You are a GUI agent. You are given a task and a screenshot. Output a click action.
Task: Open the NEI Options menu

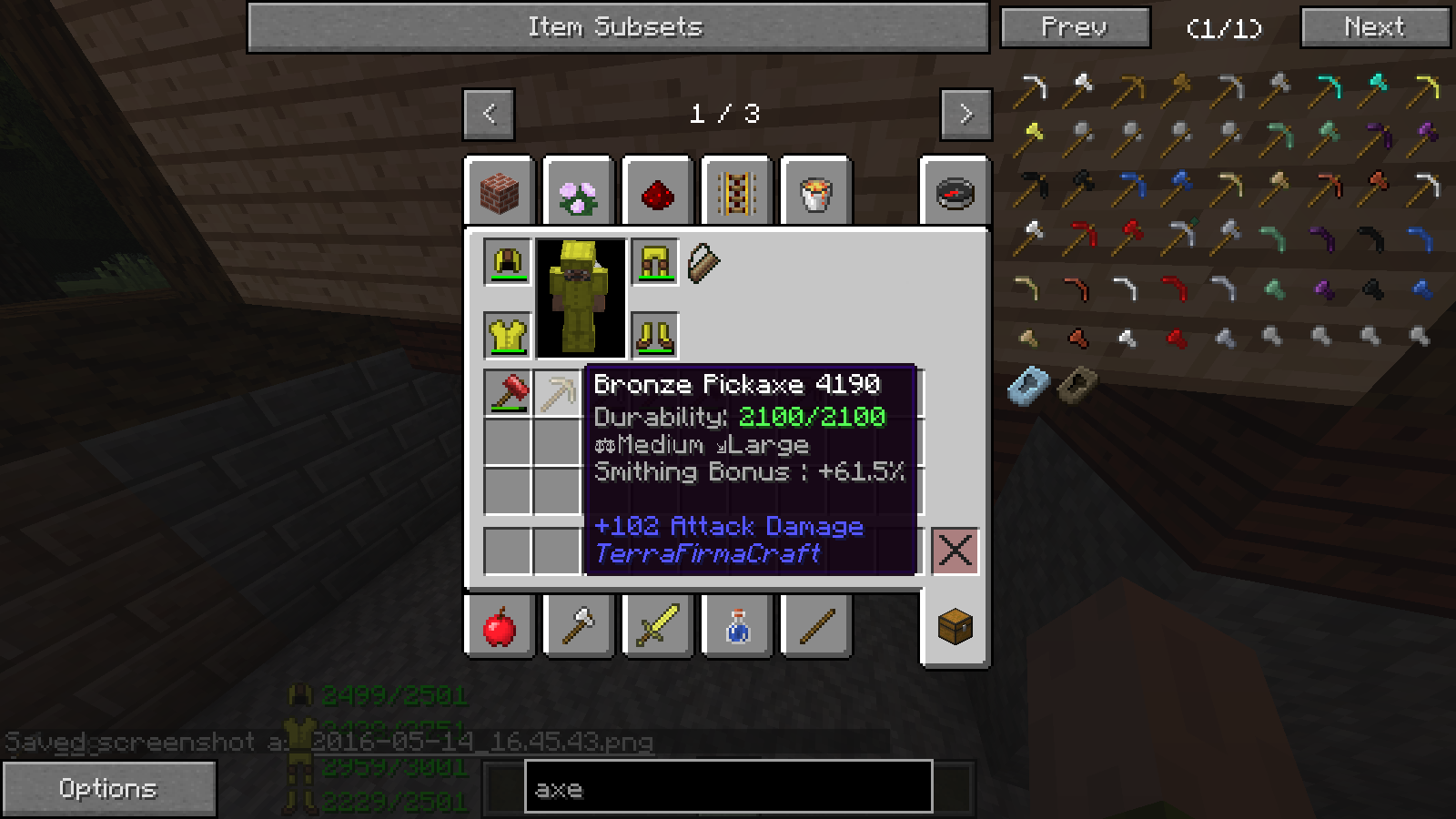tap(108, 788)
